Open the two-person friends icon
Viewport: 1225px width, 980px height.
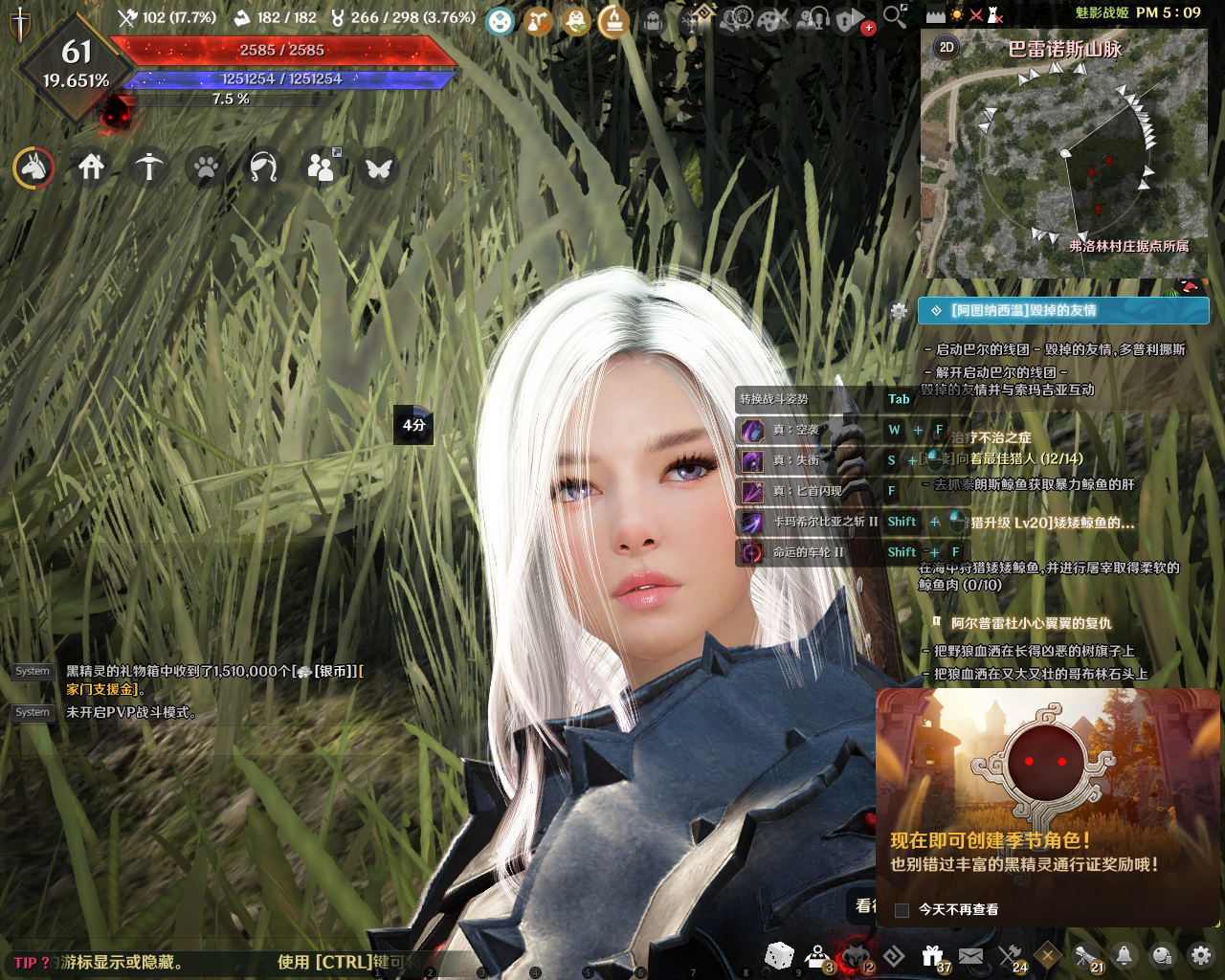pos(321,168)
